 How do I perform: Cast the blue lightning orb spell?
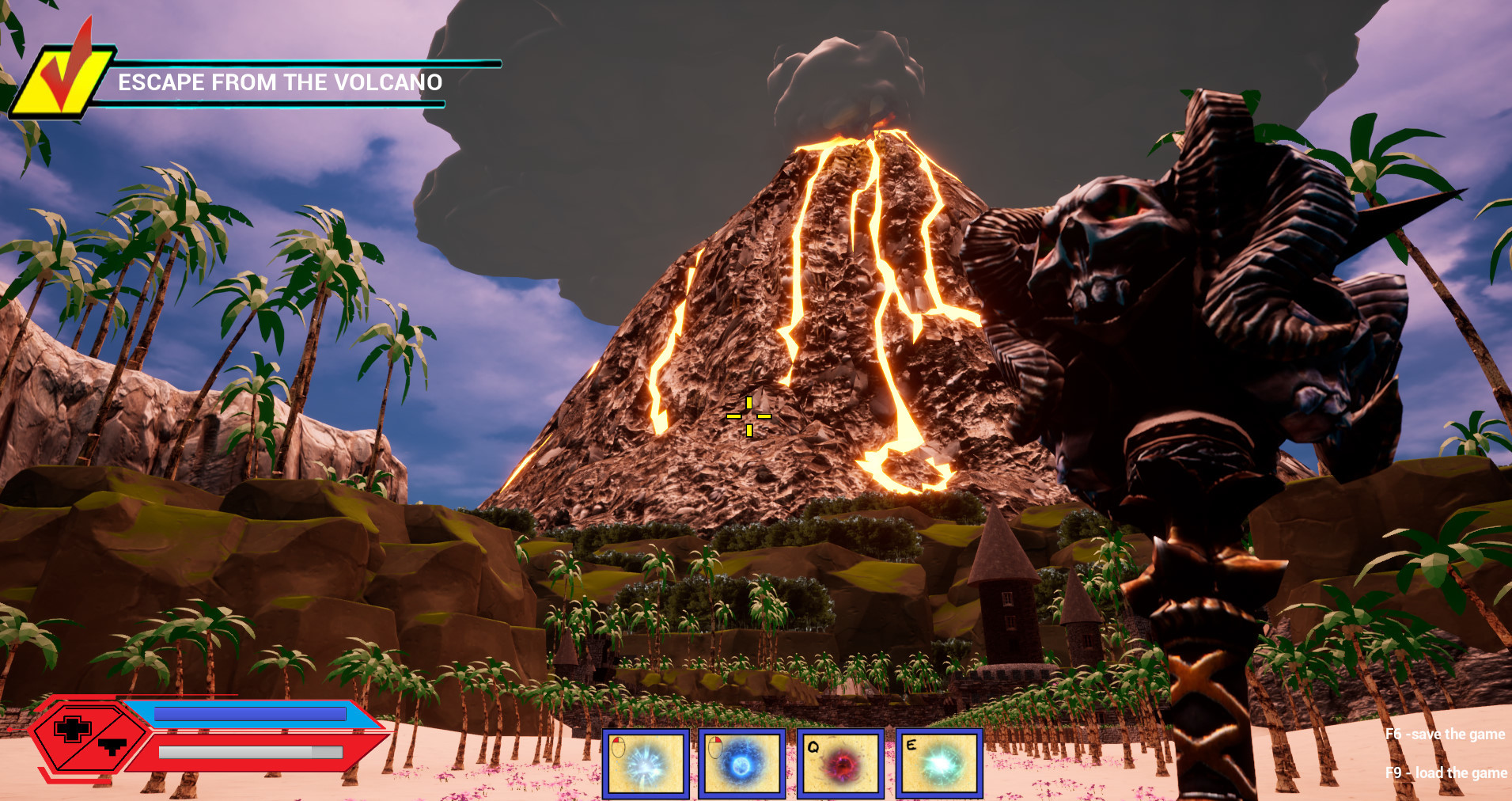pyautogui.click(x=742, y=764)
